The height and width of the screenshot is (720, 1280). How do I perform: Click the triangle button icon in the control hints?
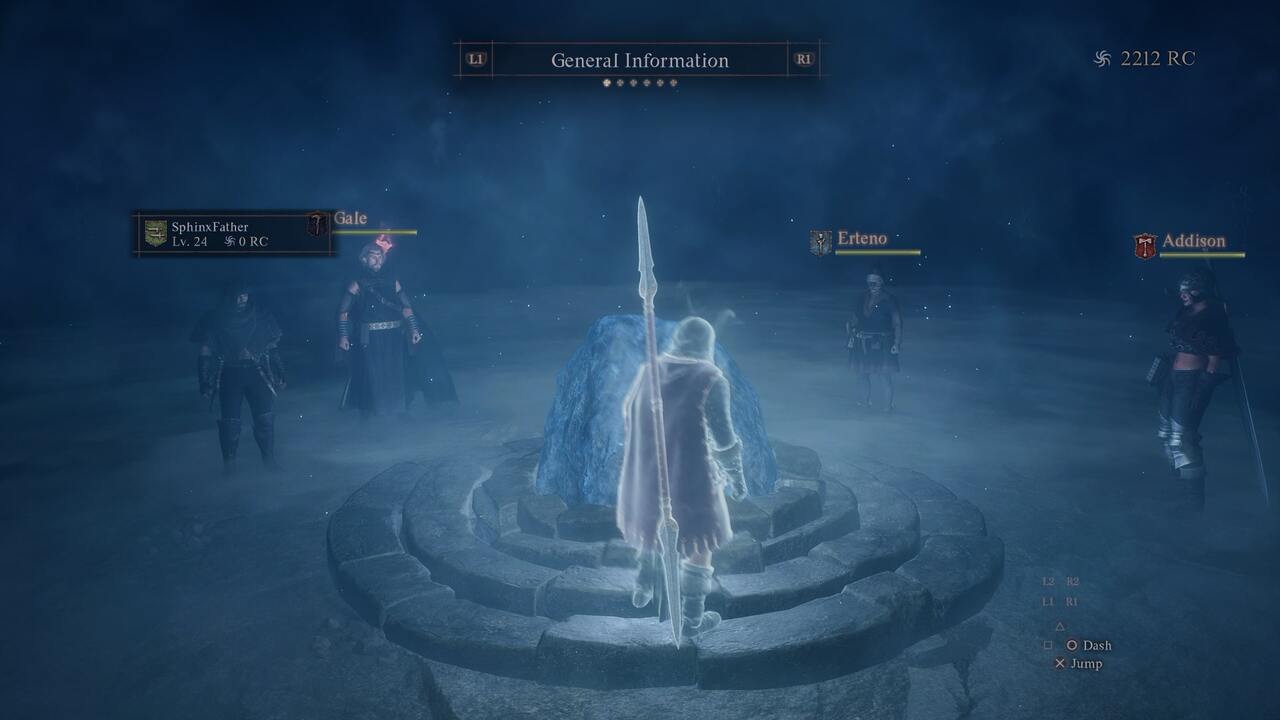pos(1060,627)
